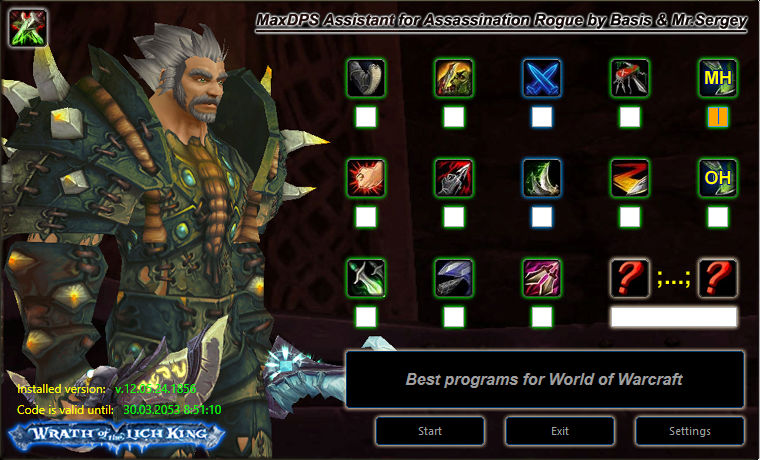Focus the white text field below question marks
Screen dimensions: 760x460
click(673, 317)
